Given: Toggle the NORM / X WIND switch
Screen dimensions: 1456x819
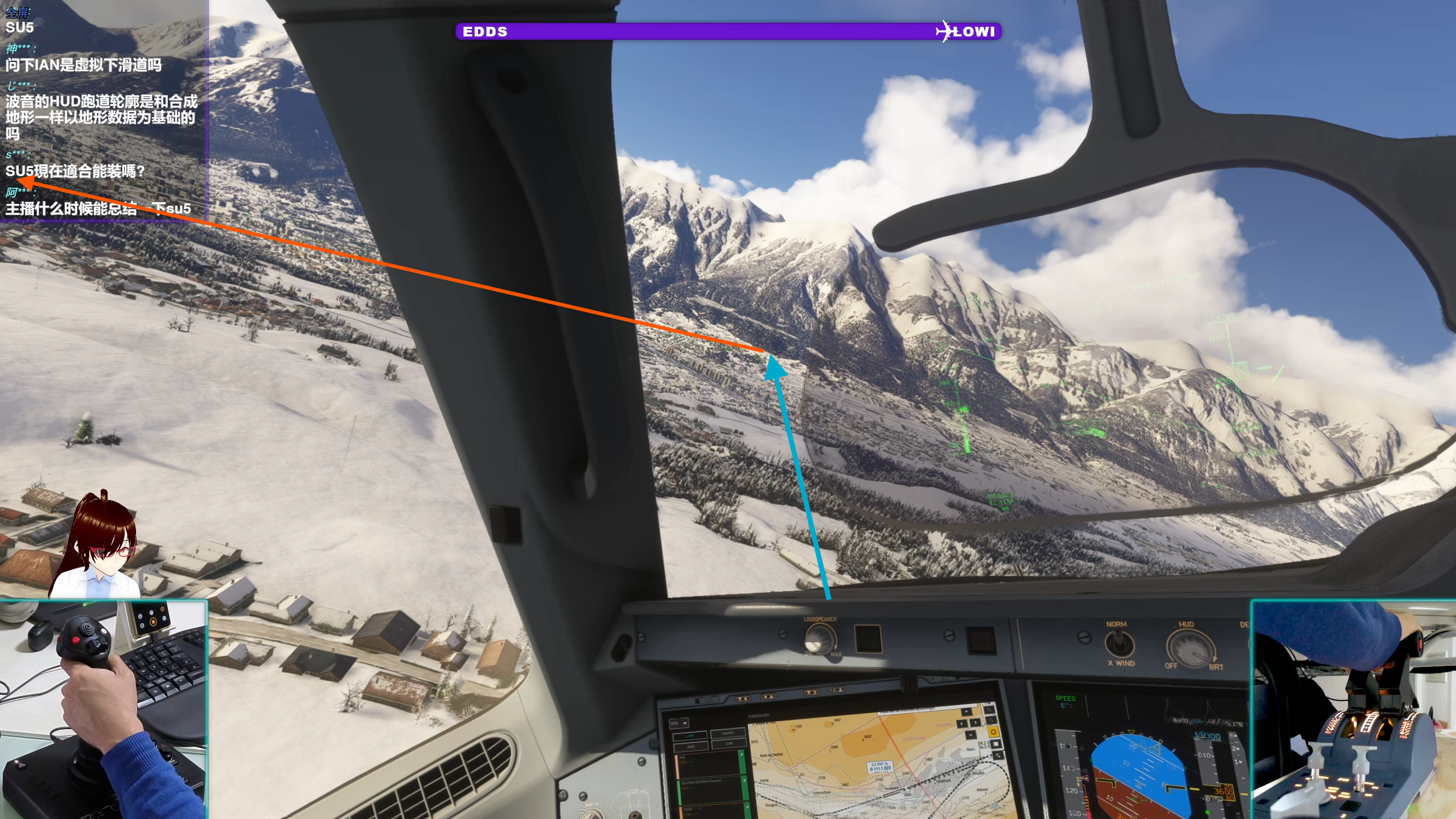Looking at the screenshot, I should (x=1119, y=645).
